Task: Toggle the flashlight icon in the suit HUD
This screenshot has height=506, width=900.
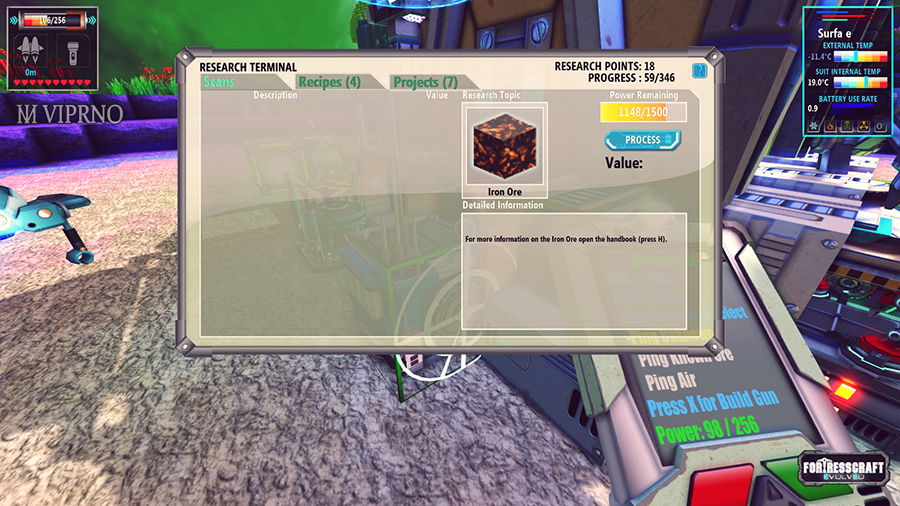Action: point(72,50)
